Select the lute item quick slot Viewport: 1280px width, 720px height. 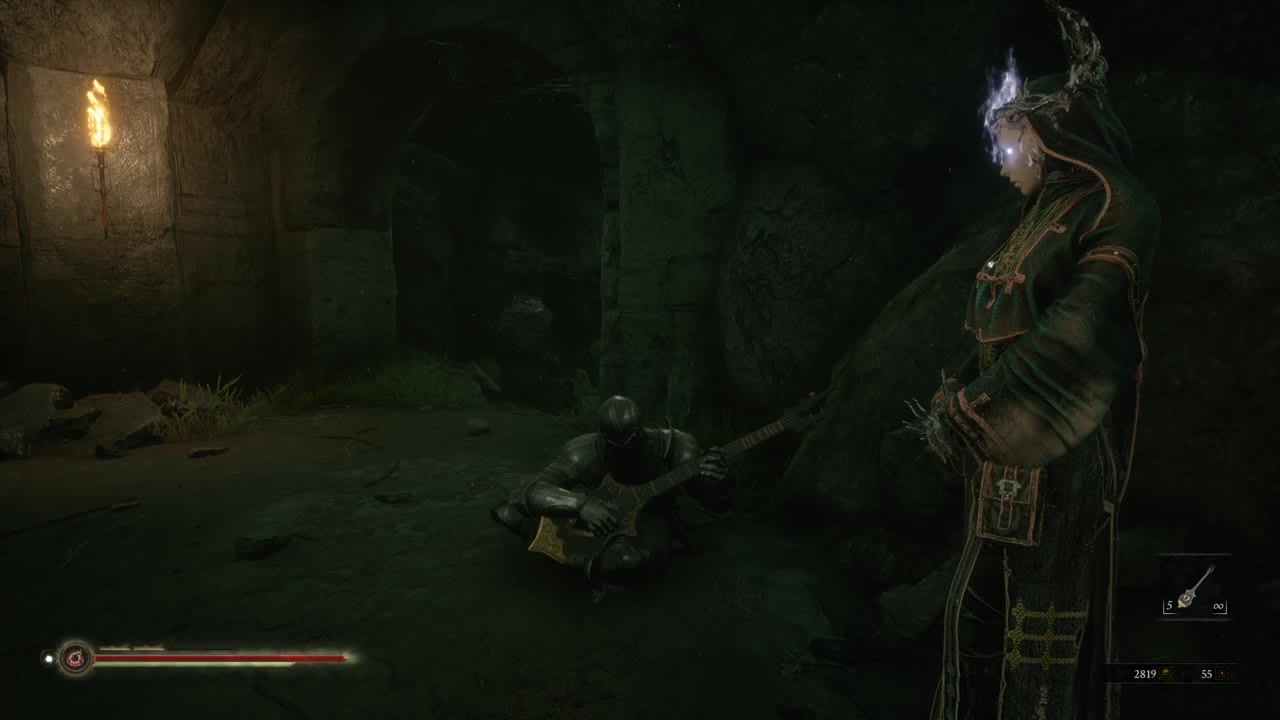coord(1195,588)
